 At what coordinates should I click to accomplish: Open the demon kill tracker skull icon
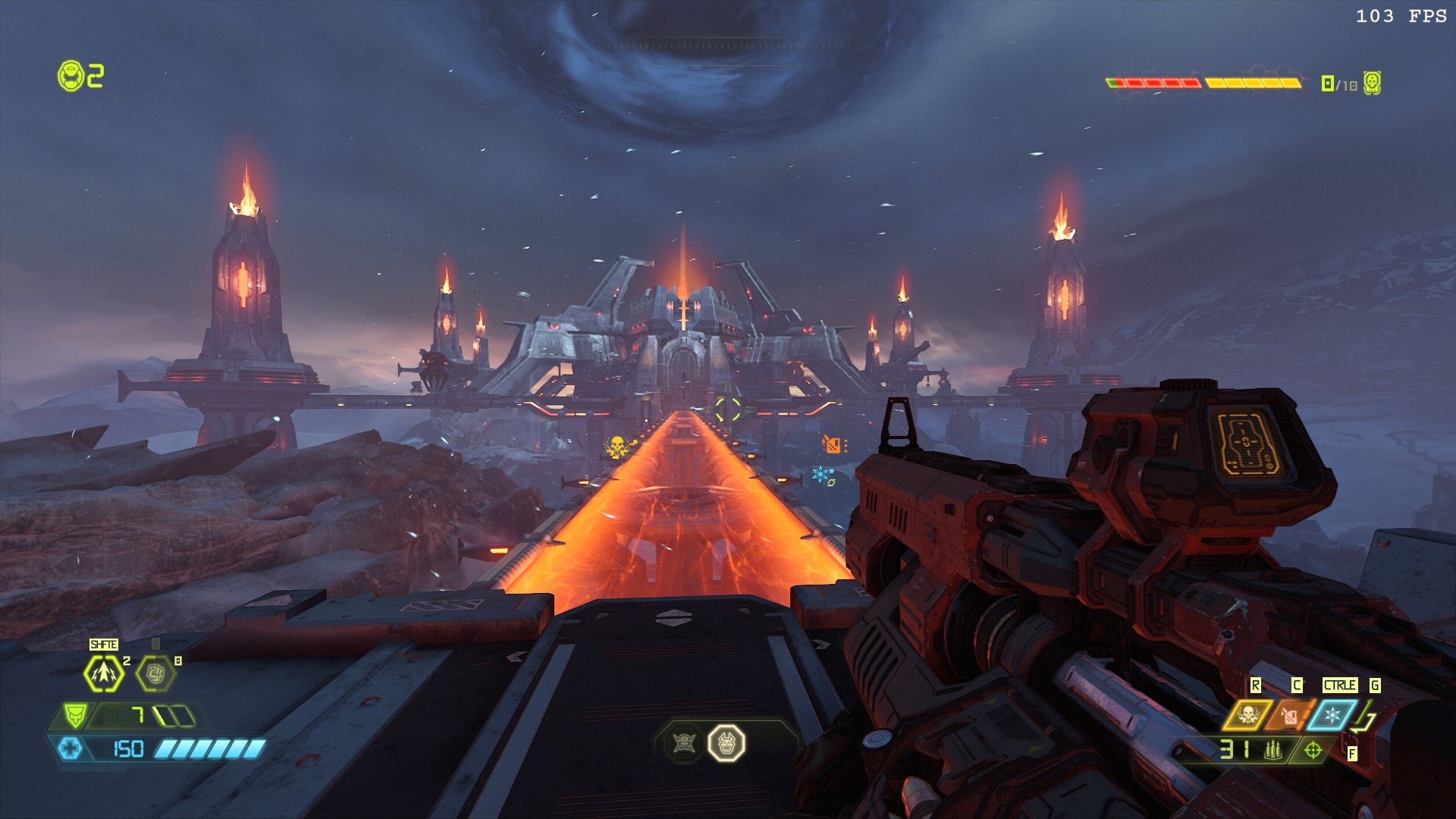point(1372,83)
